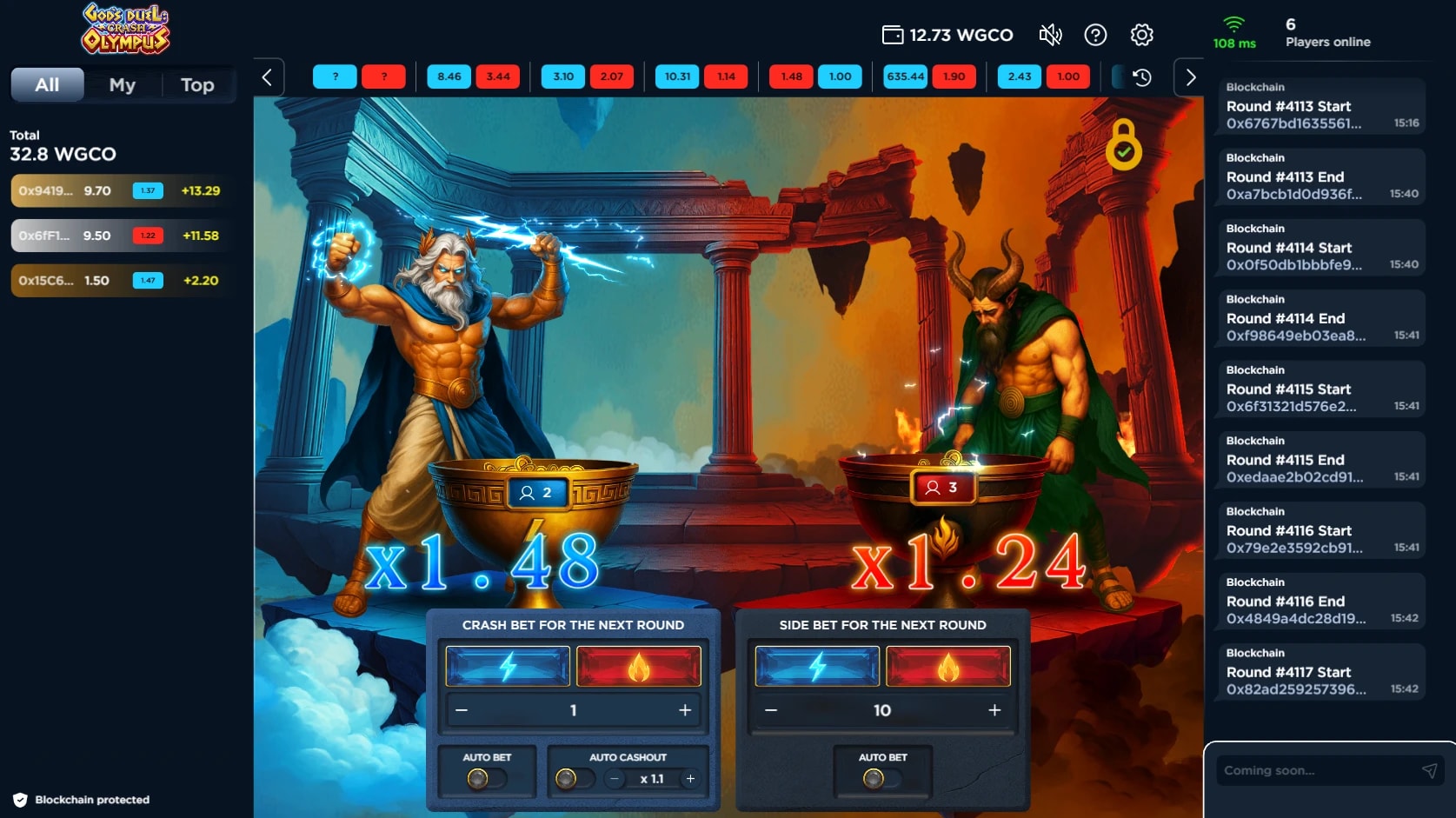Image resolution: width=1456 pixels, height=818 pixels.
Task: Pick red flame for the side bet
Action: pos(947,667)
